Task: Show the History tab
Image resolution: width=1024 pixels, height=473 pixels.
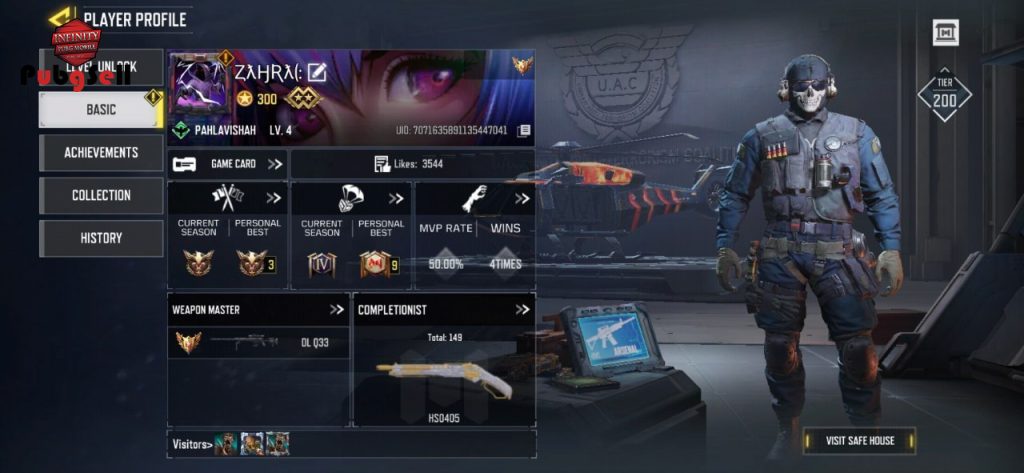Action: click(x=101, y=238)
